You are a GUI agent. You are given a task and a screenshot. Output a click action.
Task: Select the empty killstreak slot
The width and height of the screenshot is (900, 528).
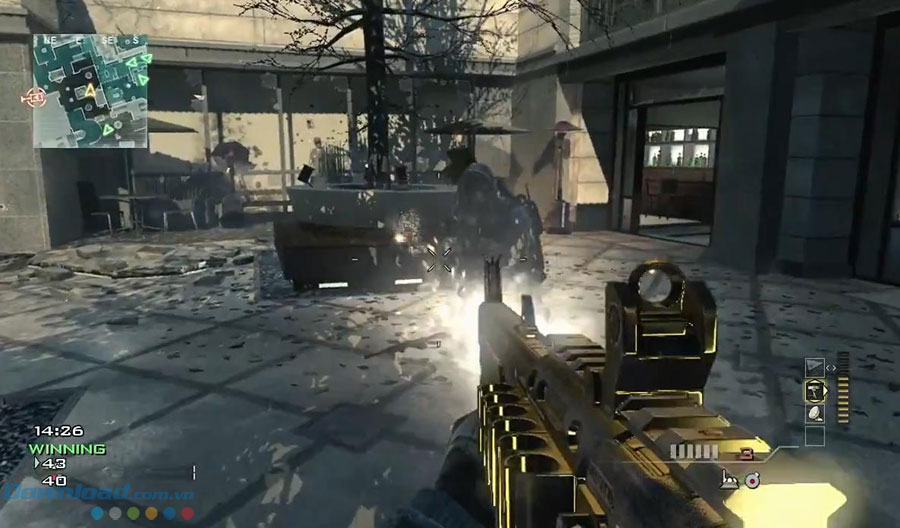point(815,435)
